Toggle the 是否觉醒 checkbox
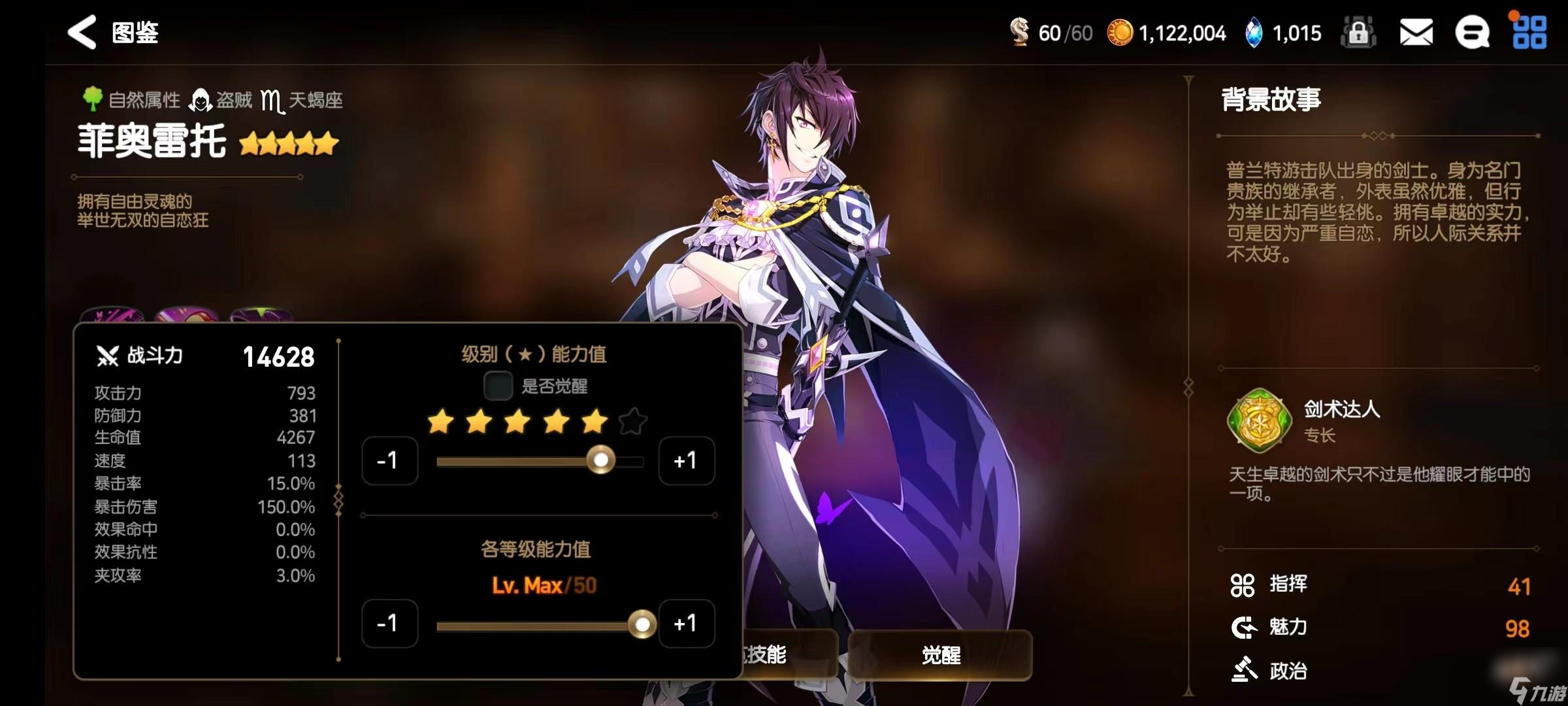The image size is (1568, 706). tap(498, 386)
